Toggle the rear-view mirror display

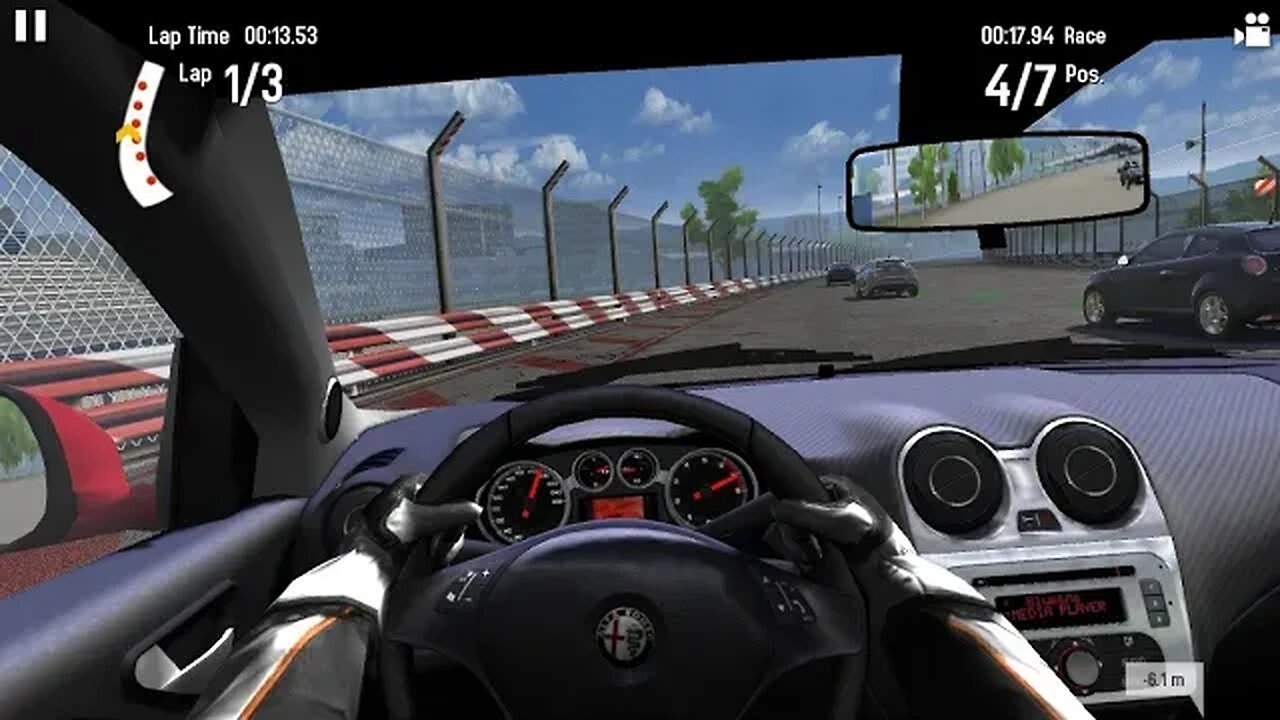[1000, 182]
